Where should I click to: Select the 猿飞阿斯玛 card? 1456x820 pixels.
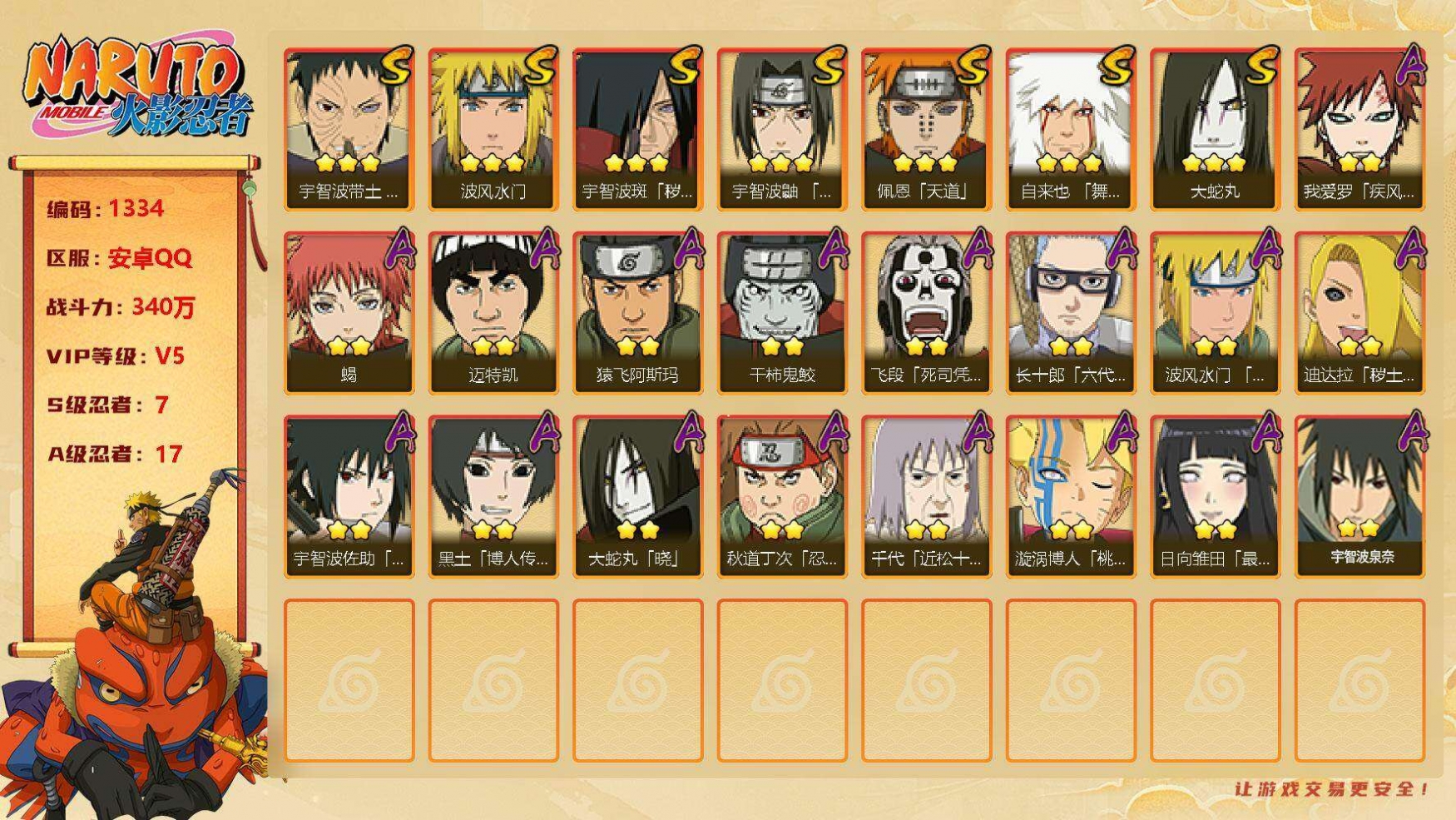[x=637, y=312]
